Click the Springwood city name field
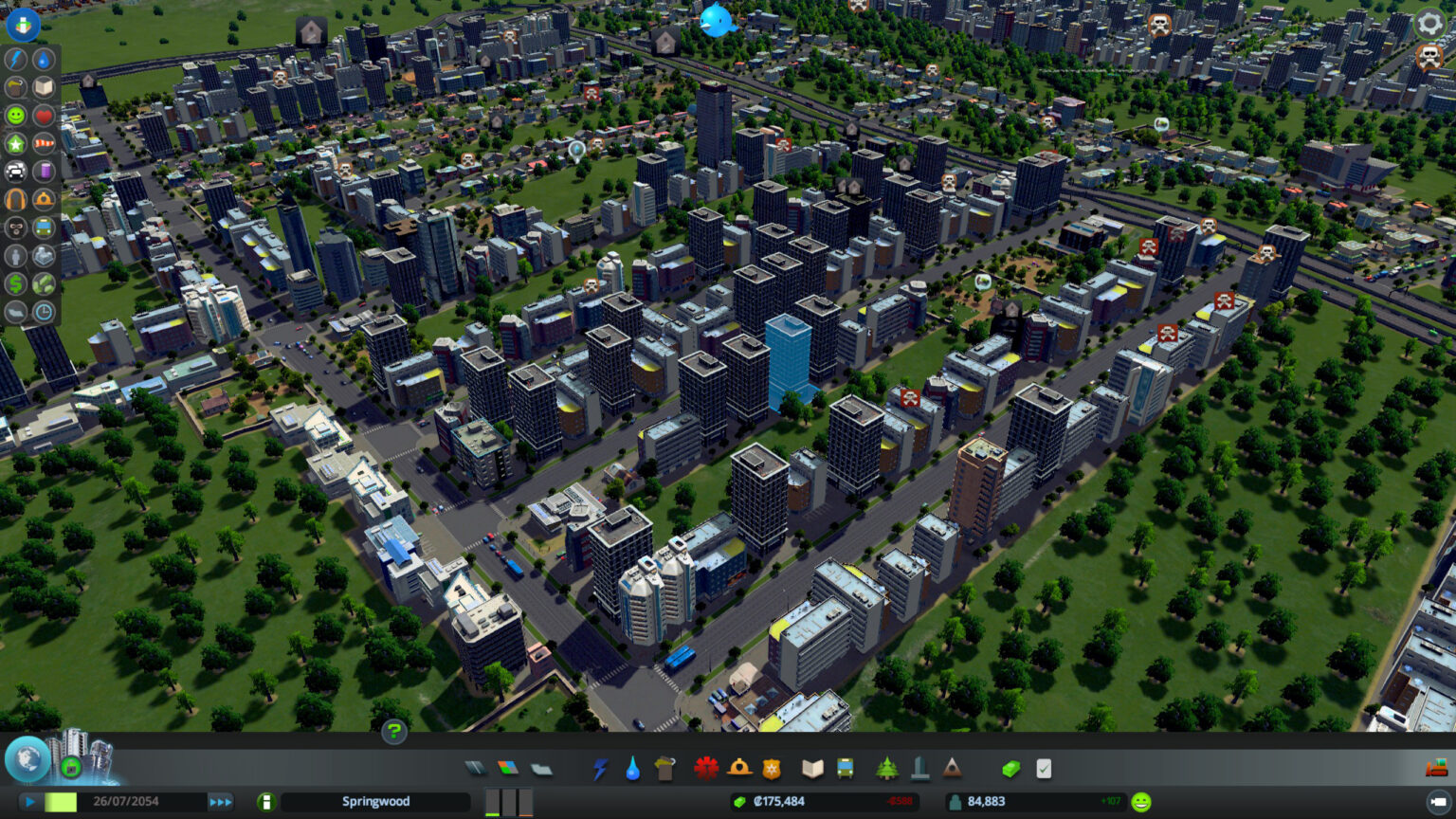The width and height of the screenshot is (1456, 819). coord(375,801)
